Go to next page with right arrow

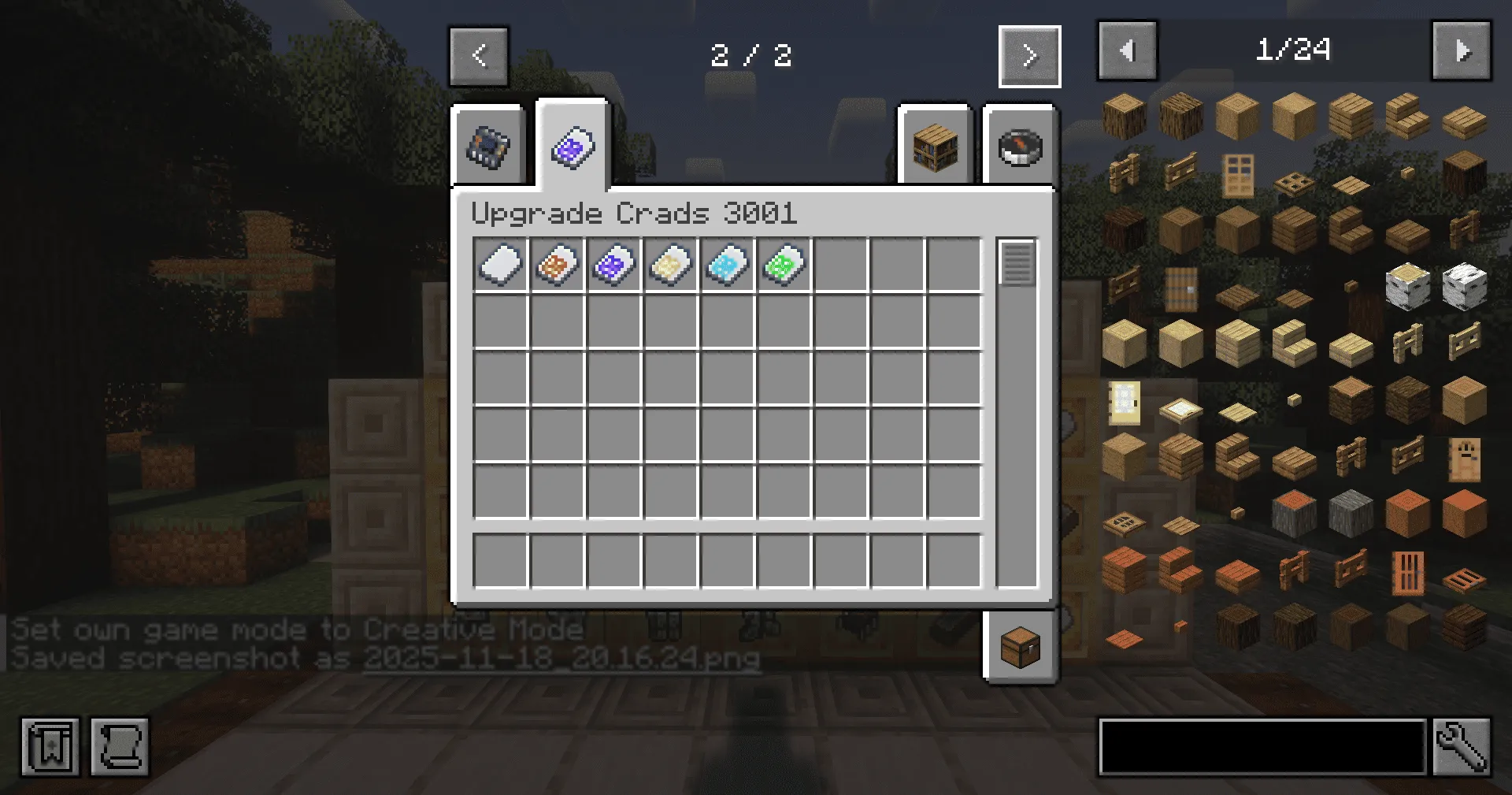coord(1029,55)
